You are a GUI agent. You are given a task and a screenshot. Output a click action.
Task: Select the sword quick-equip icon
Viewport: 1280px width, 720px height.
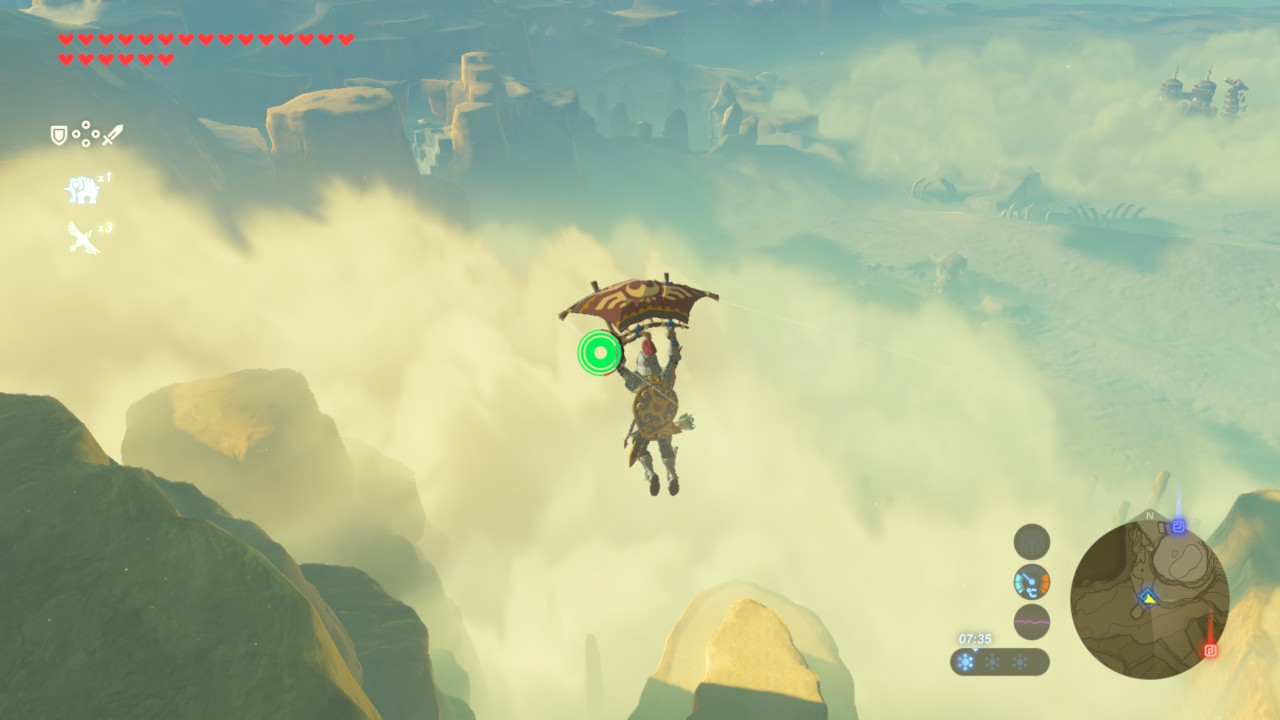[112, 134]
